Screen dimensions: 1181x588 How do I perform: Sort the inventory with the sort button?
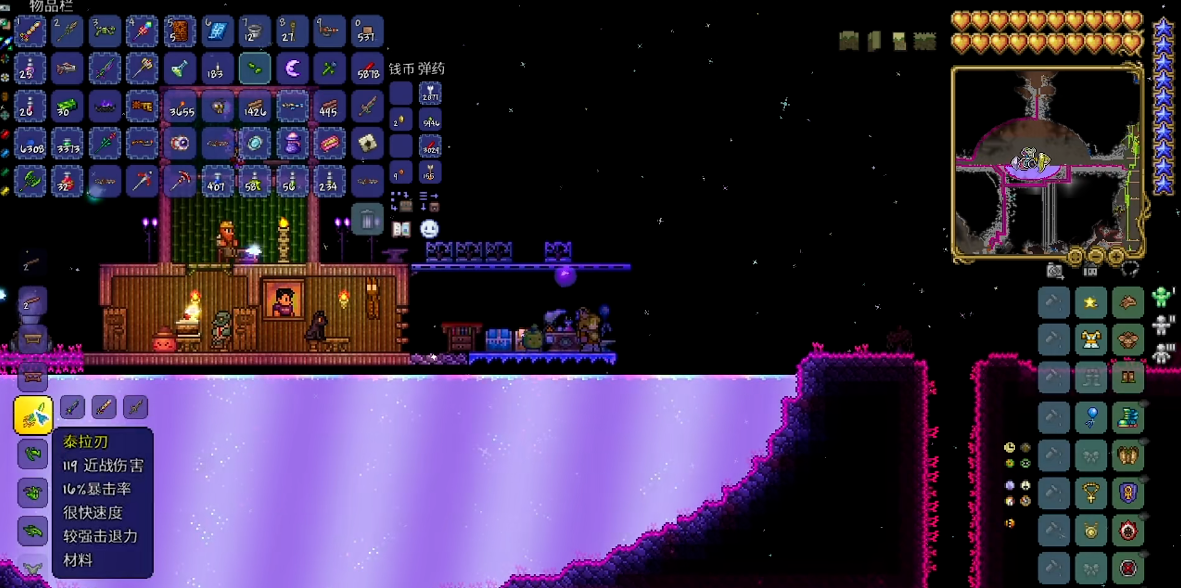[429, 201]
